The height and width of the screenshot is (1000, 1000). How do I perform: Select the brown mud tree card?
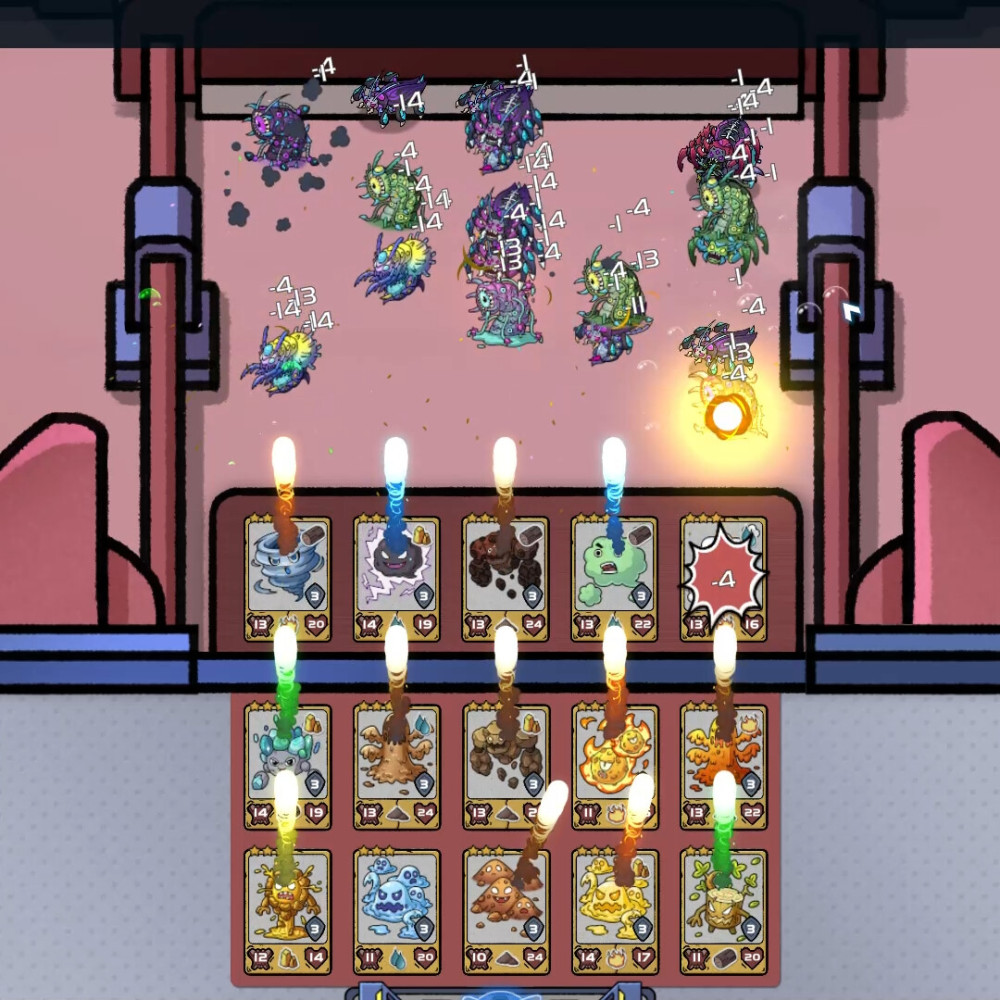pos(397,767)
